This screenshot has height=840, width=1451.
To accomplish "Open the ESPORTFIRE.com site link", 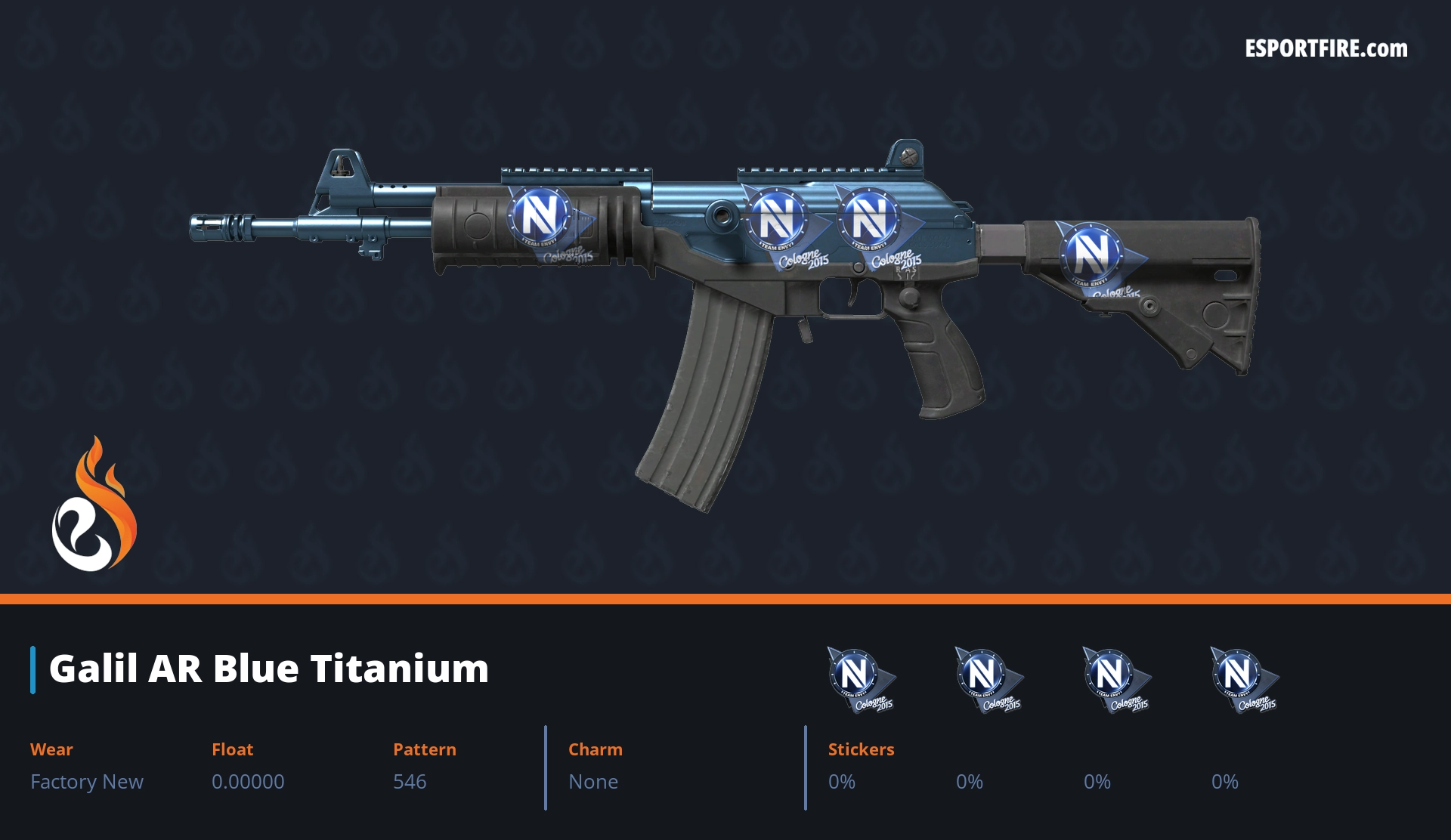I will [x=1326, y=49].
